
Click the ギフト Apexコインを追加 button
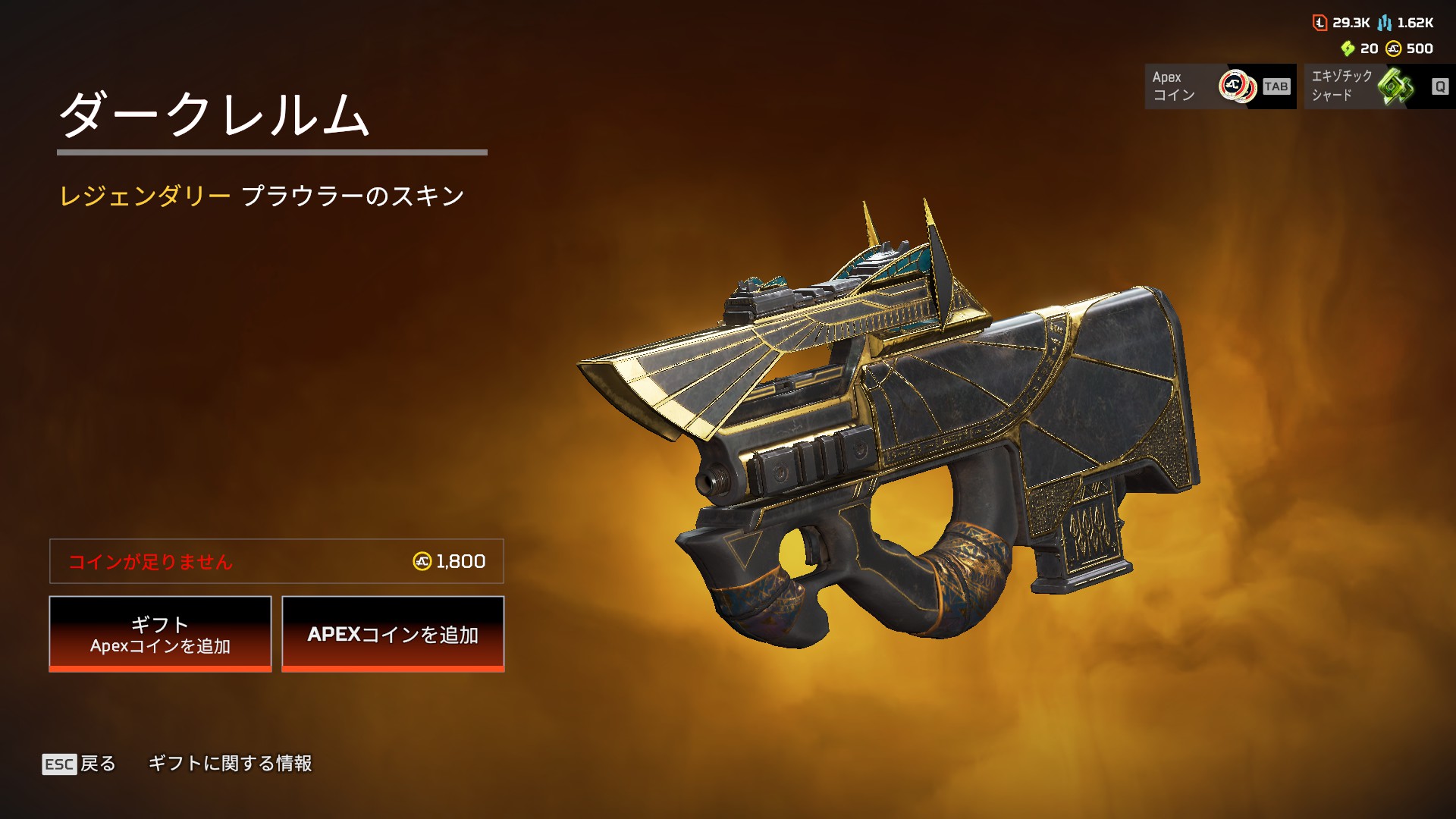pos(160,634)
